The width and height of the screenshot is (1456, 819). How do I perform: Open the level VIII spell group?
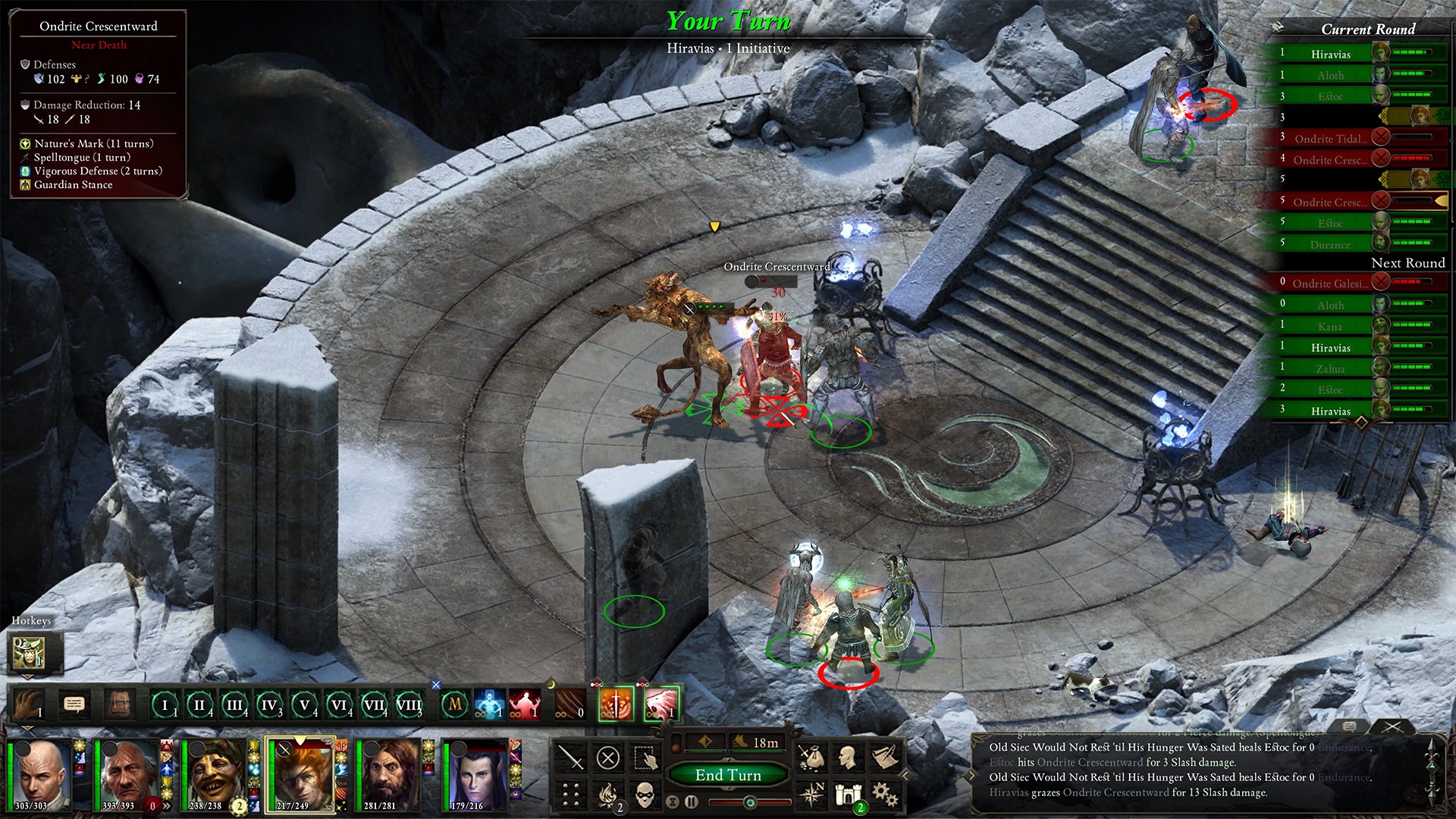(x=409, y=705)
